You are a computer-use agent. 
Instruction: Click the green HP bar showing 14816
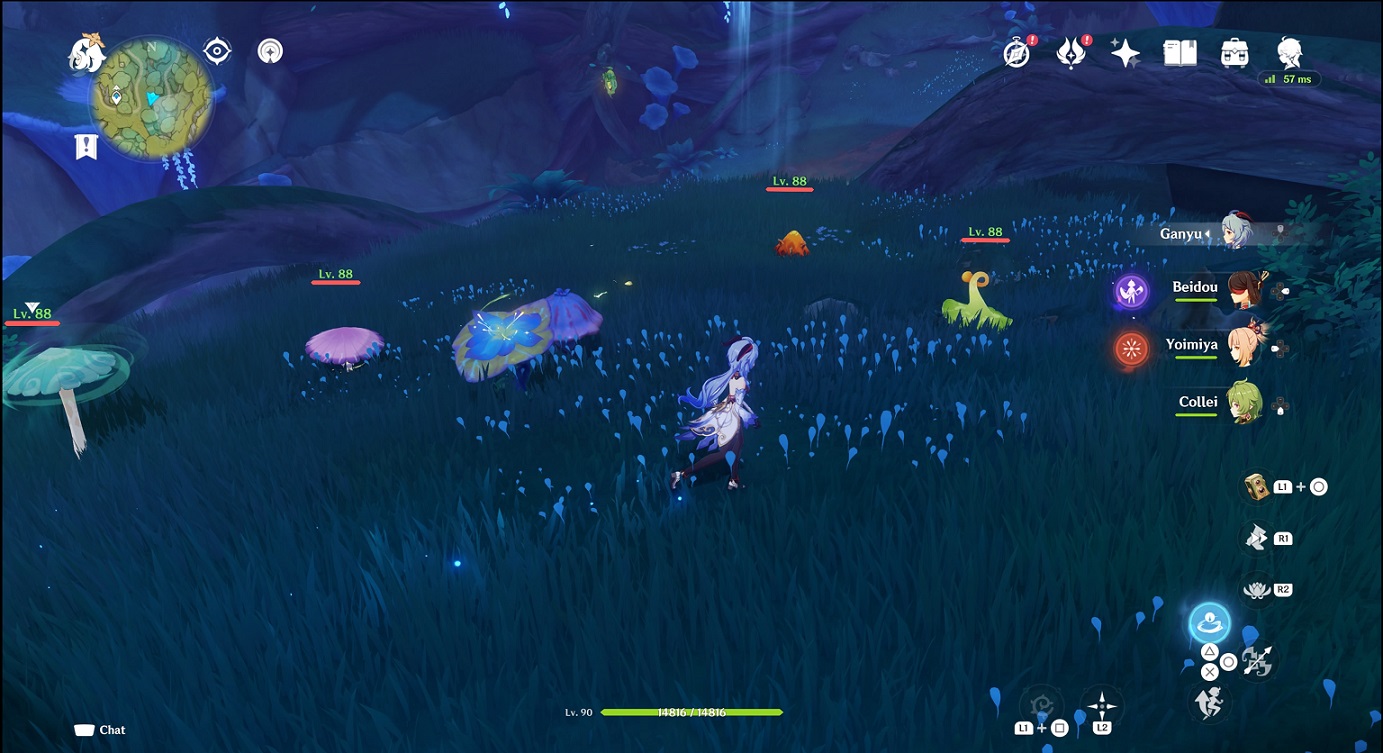pyautogui.click(x=690, y=712)
